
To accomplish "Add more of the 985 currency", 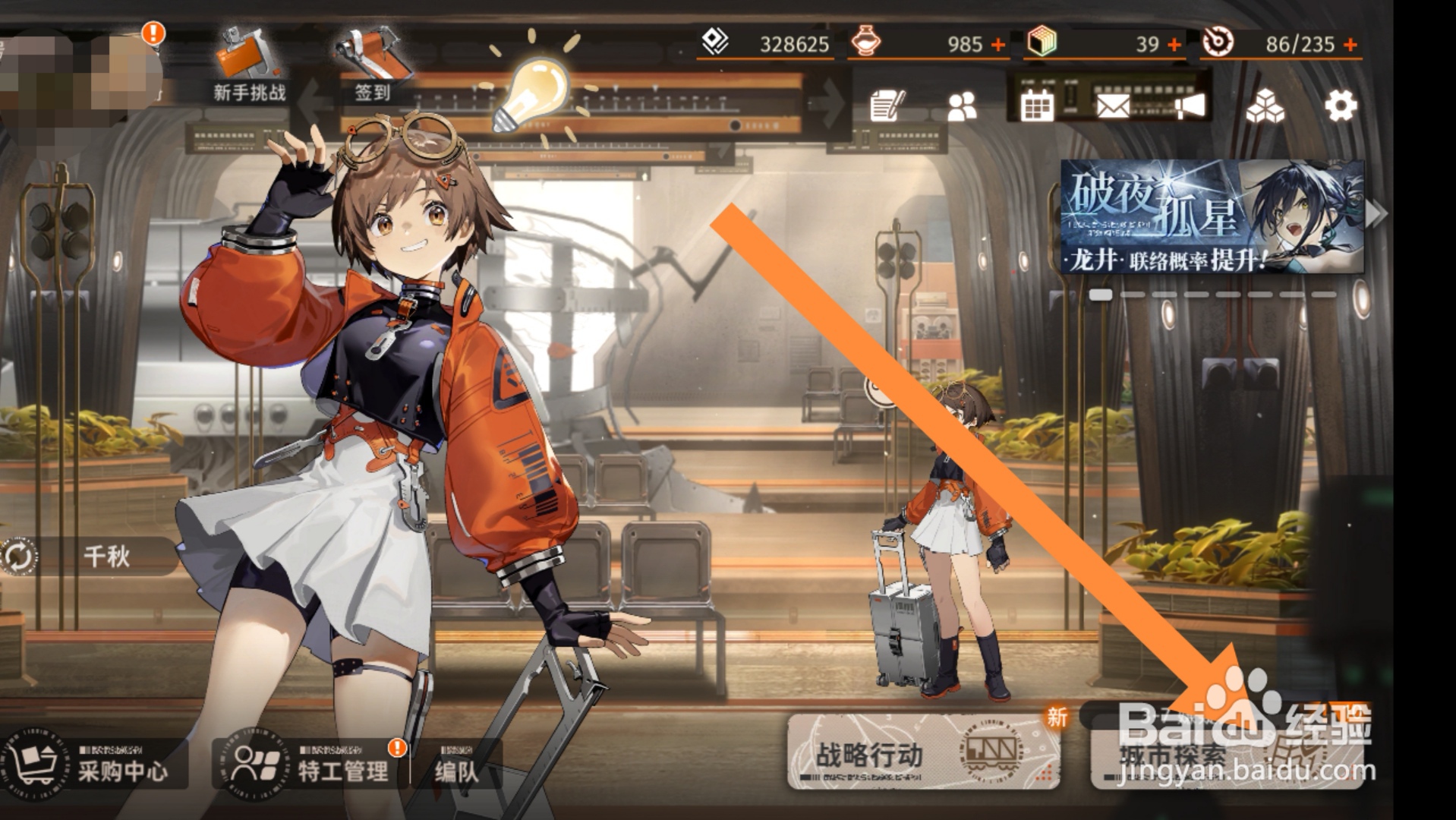I will (998, 45).
